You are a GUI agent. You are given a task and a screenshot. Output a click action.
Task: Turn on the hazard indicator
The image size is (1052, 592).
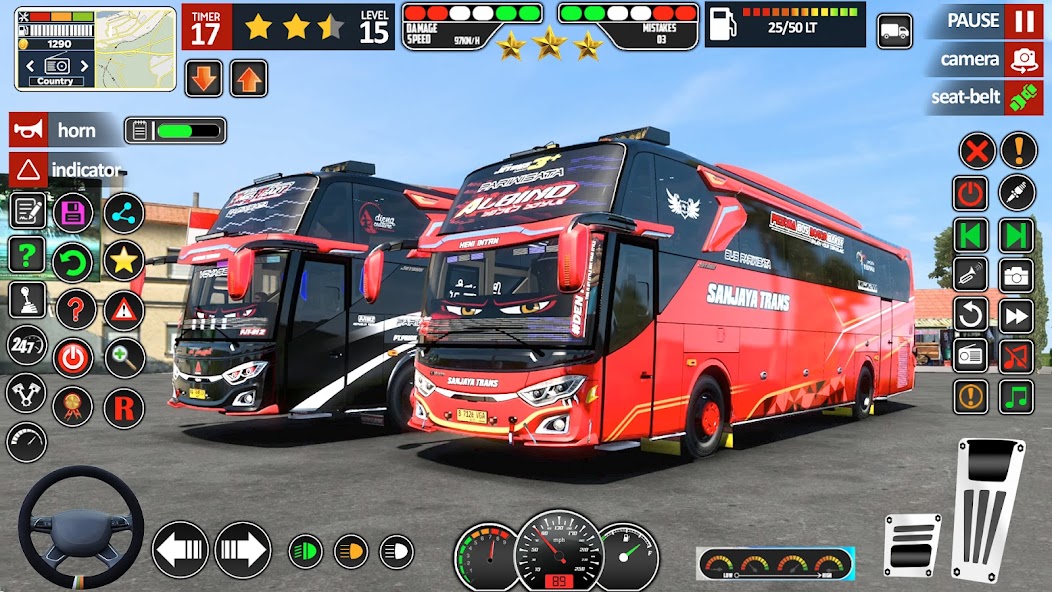[29, 169]
